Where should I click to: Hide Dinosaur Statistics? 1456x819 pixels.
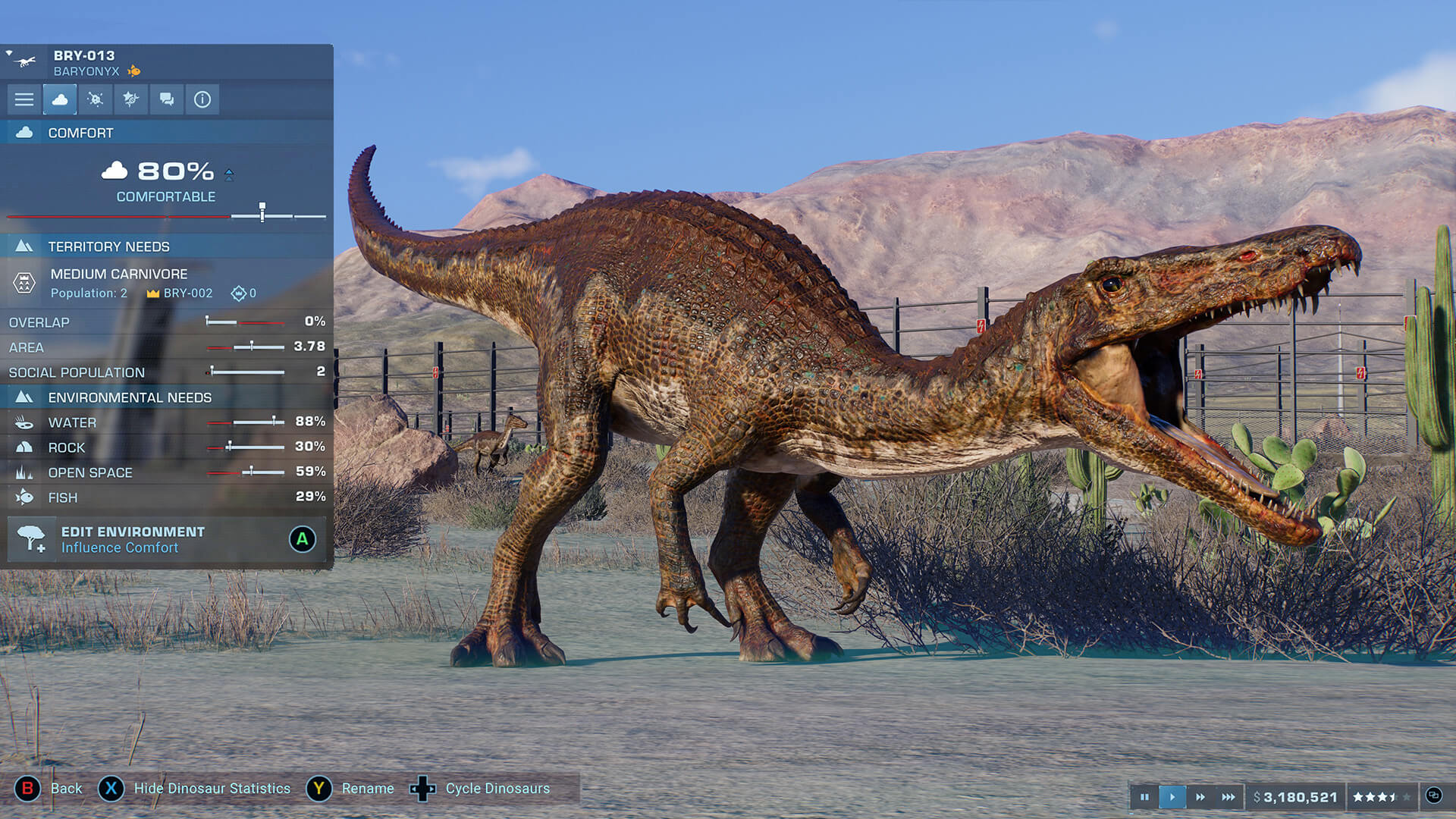tap(111, 789)
